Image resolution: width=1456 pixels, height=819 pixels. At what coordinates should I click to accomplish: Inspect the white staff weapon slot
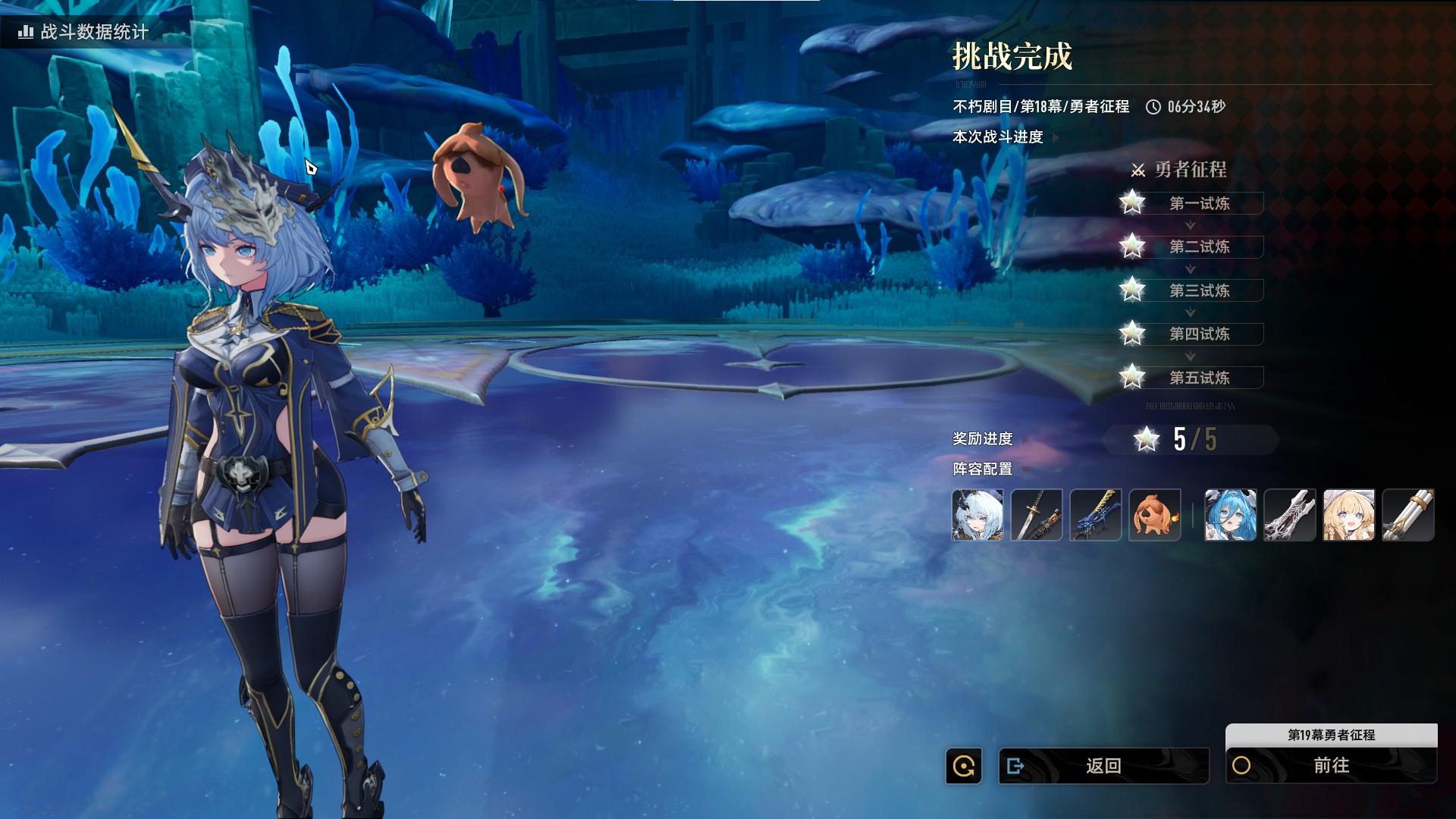coord(1407,515)
